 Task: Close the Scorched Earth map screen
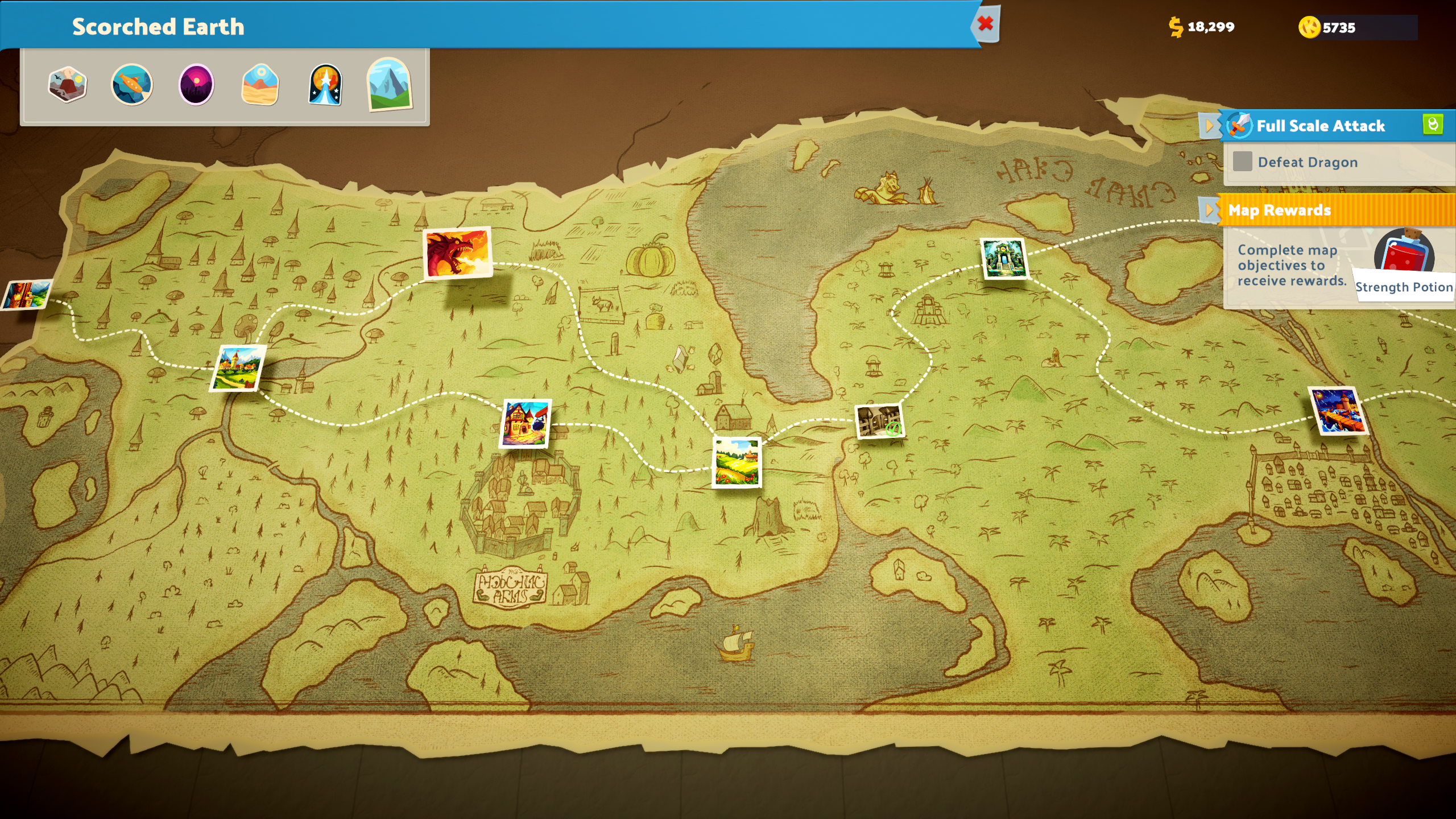(x=986, y=24)
